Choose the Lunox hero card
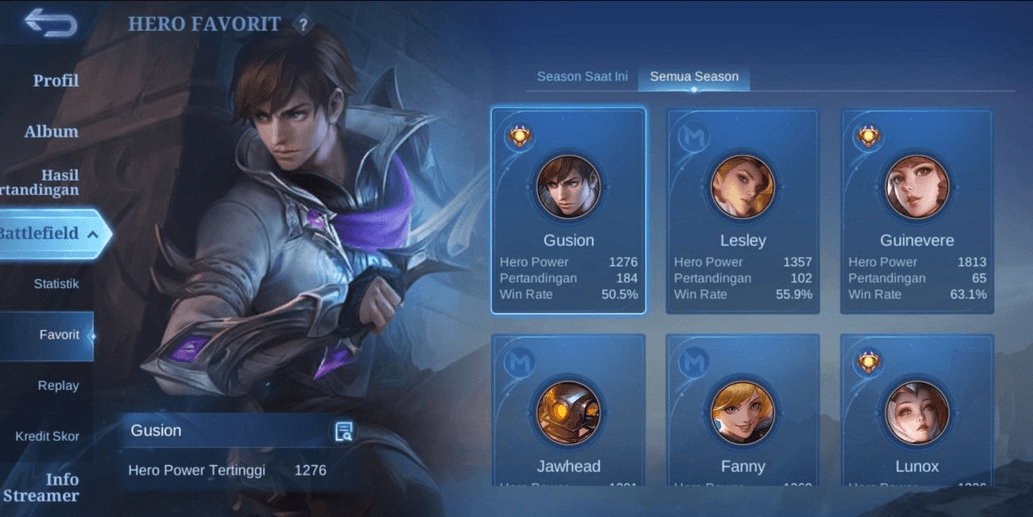Screen dimensions: 1033x517 917,412
